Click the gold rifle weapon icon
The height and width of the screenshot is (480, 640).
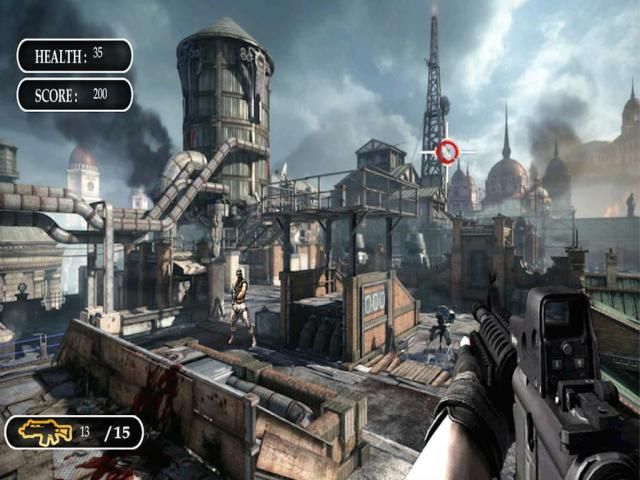click(45, 432)
